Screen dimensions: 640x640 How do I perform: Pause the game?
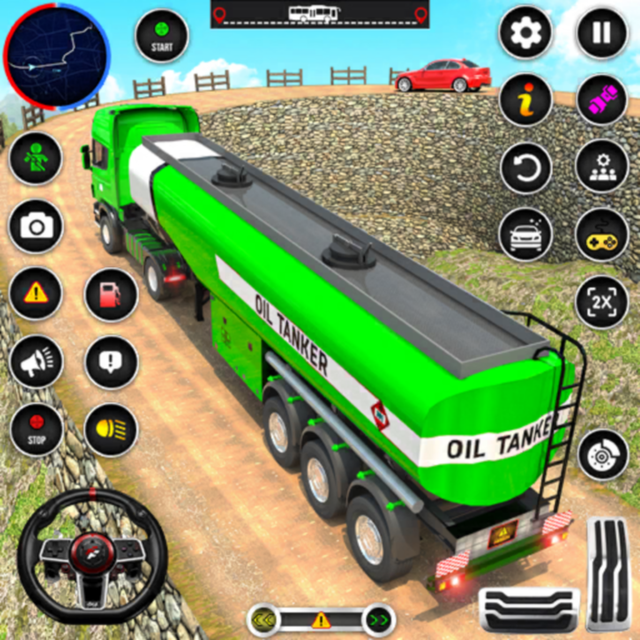(601, 34)
